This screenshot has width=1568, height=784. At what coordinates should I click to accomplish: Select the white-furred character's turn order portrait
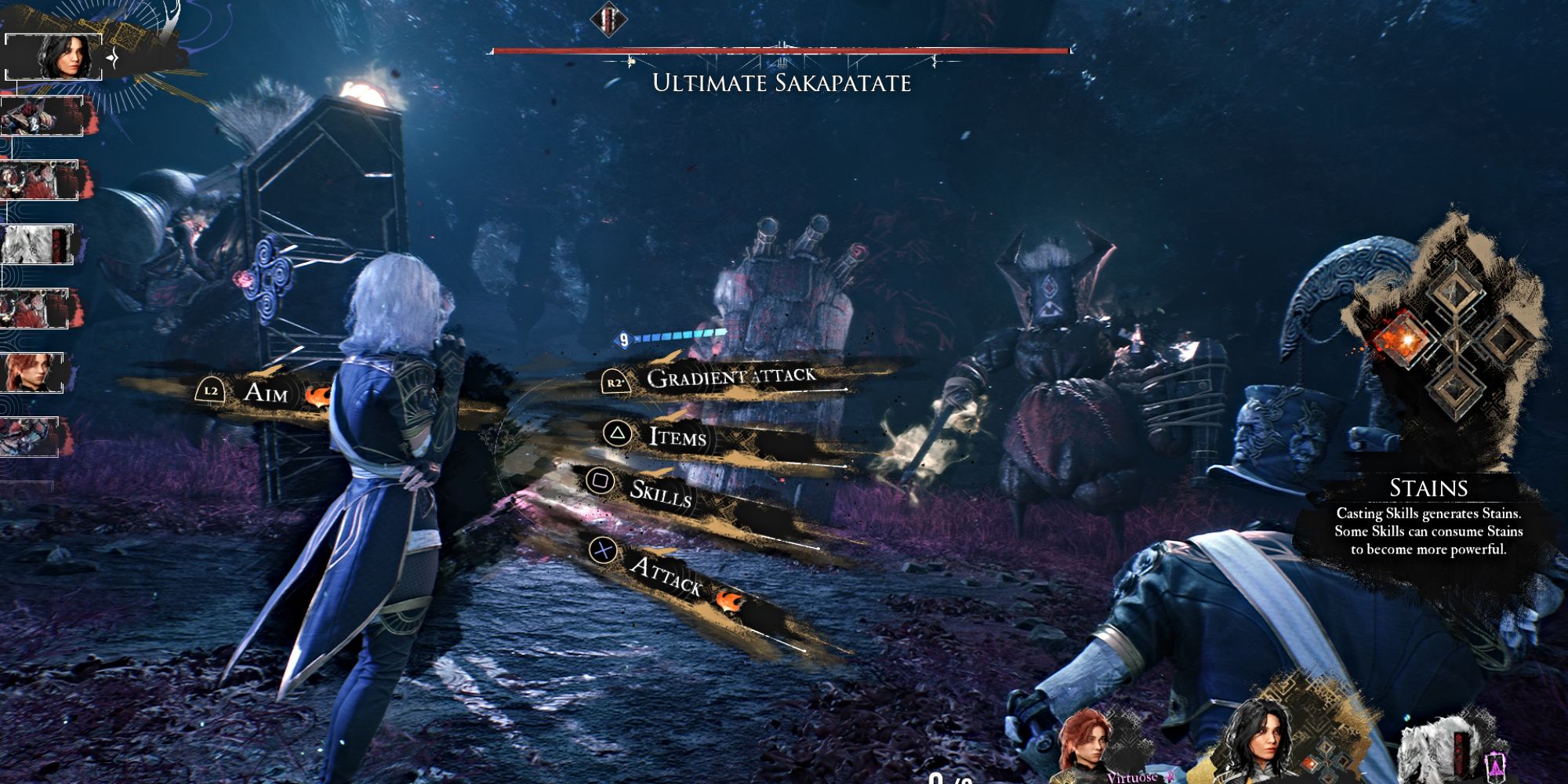tap(38, 244)
